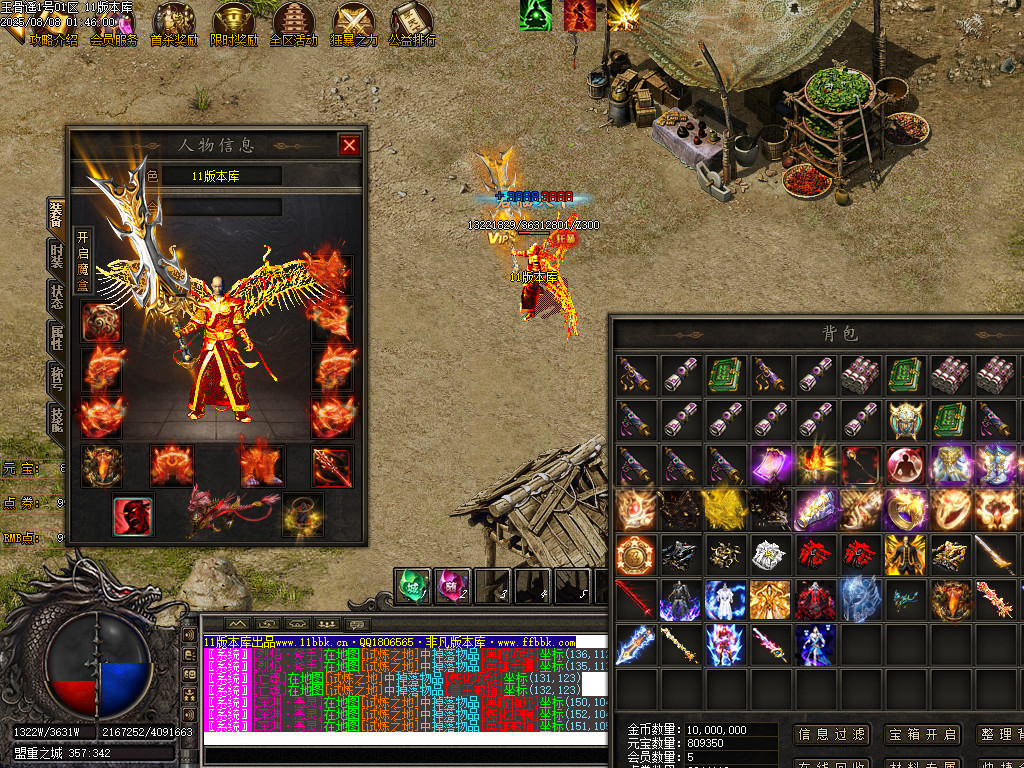Switch to the 时装 costume tab
The image size is (1024, 768).
coord(56,256)
